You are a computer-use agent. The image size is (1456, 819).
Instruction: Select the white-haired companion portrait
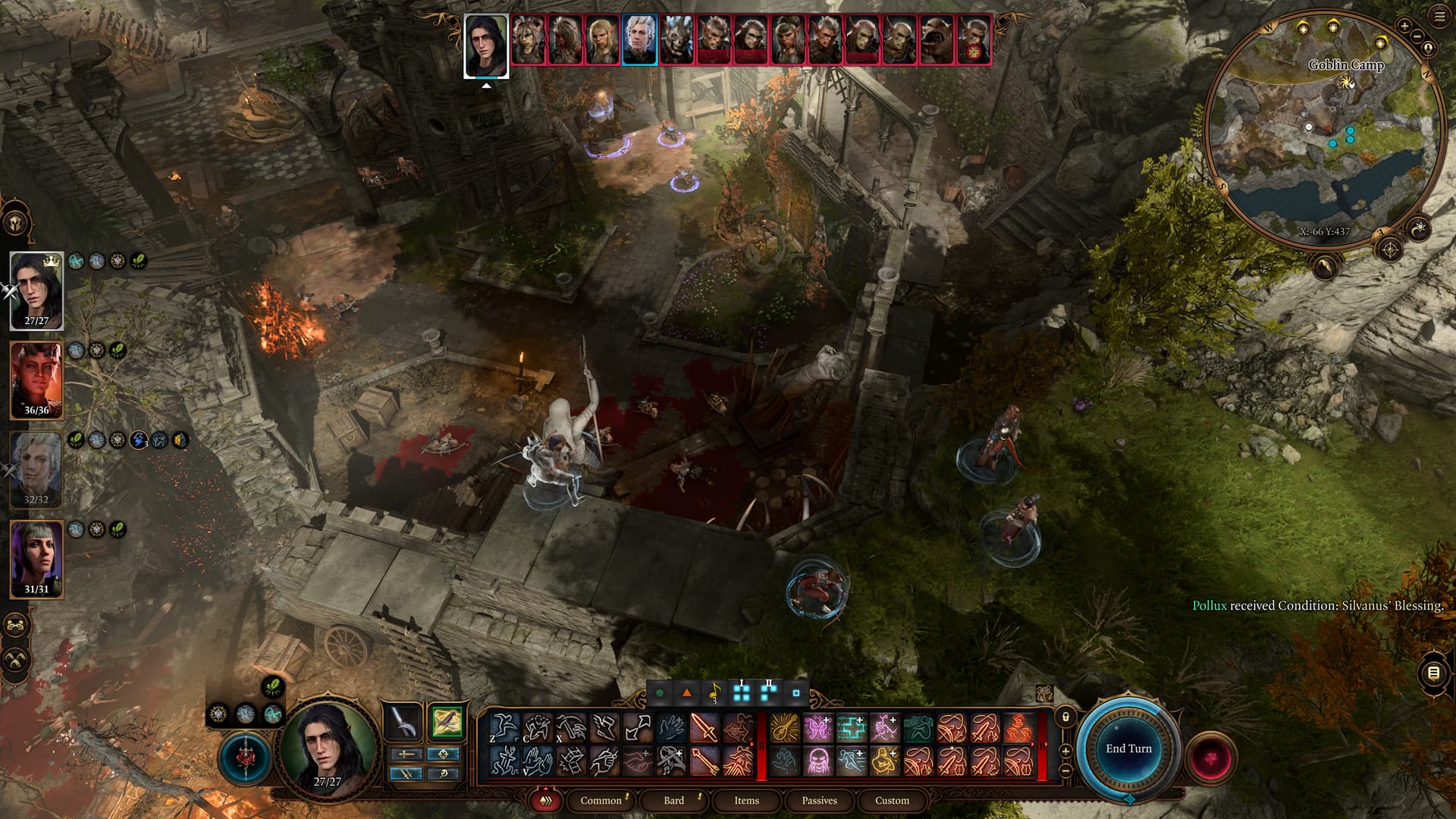click(36, 469)
